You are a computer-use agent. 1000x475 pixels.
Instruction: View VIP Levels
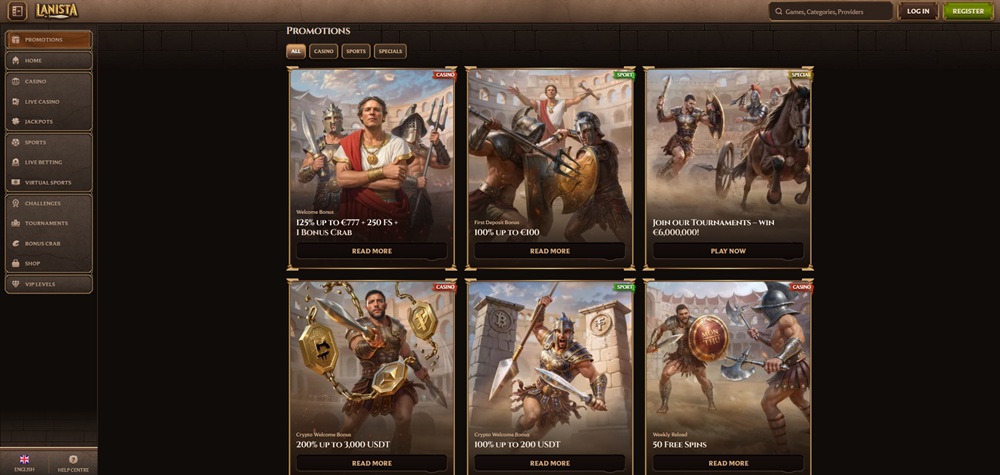(x=48, y=284)
